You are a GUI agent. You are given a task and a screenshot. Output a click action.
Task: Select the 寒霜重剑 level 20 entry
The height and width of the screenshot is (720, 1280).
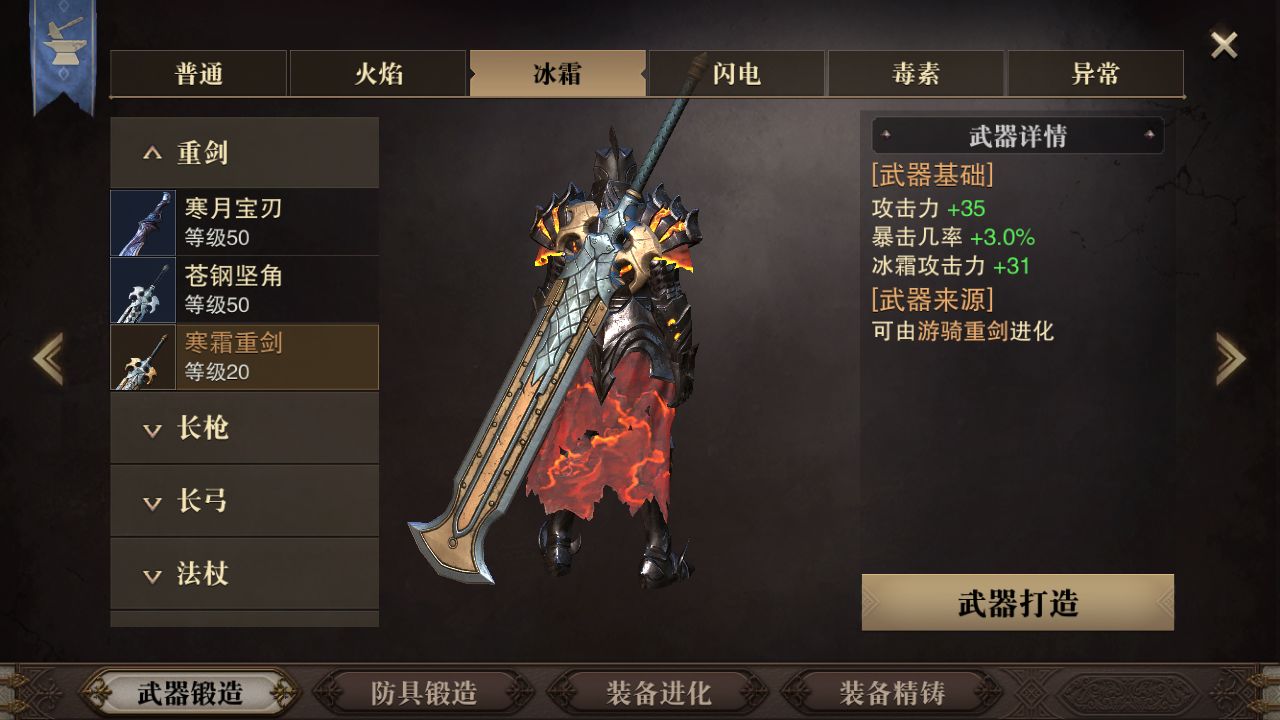(x=244, y=357)
